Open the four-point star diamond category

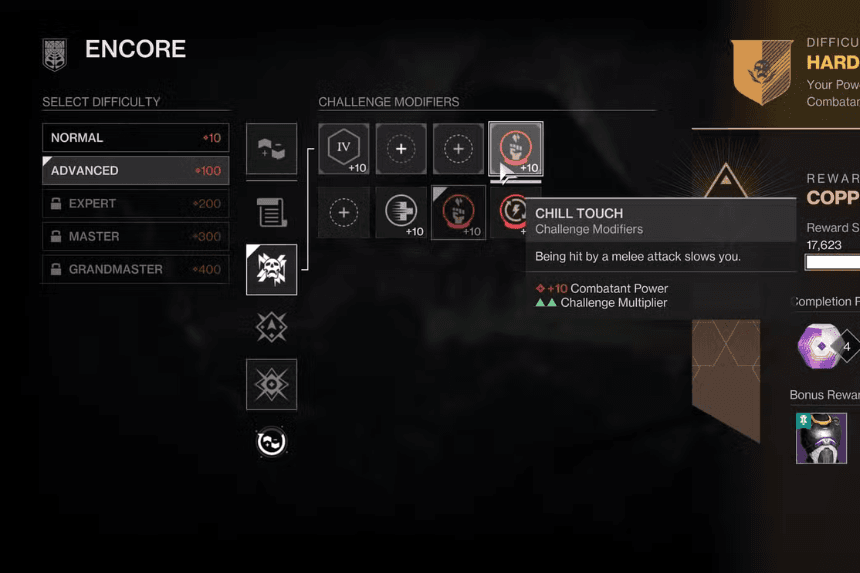click(x=271, y=385)
